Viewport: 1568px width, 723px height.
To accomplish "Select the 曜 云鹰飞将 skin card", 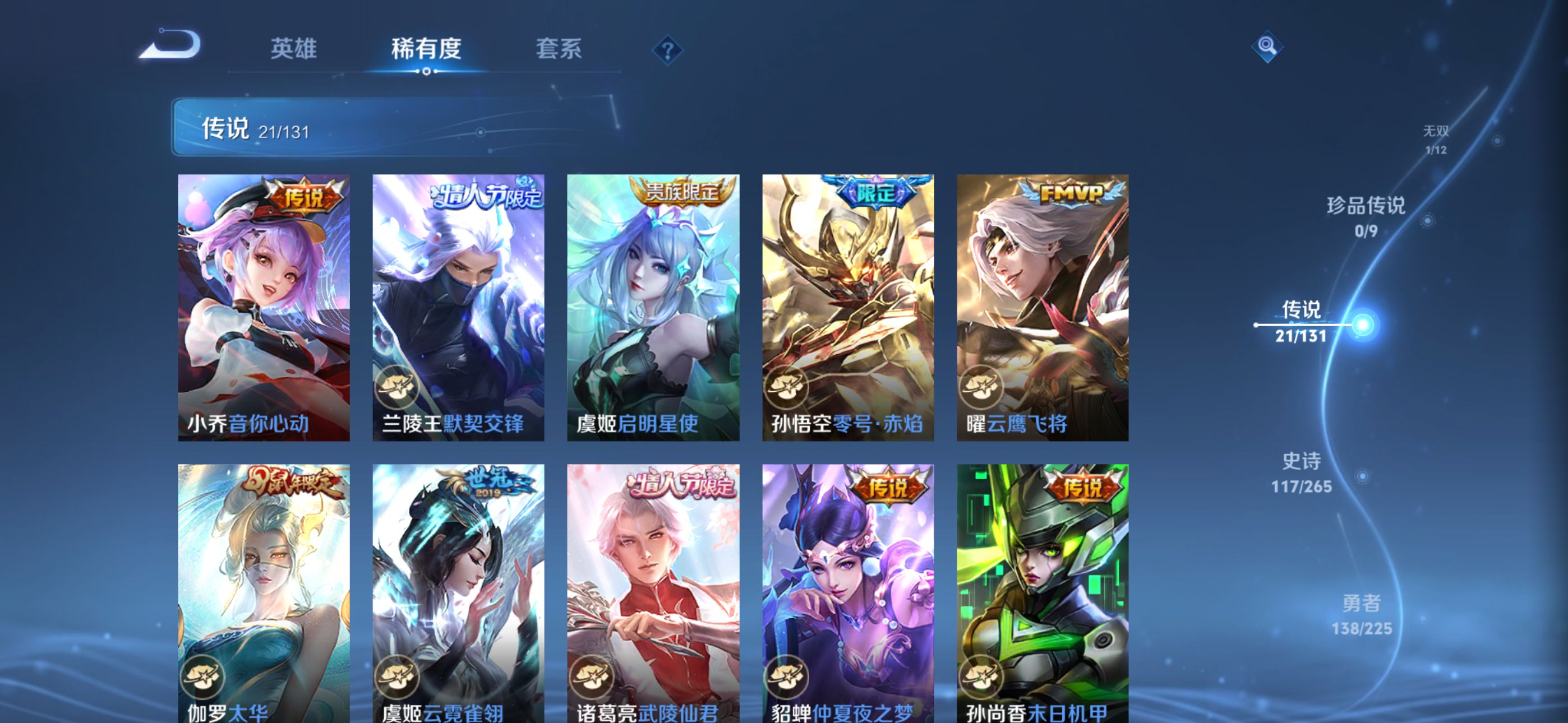I will (1042, 307).
